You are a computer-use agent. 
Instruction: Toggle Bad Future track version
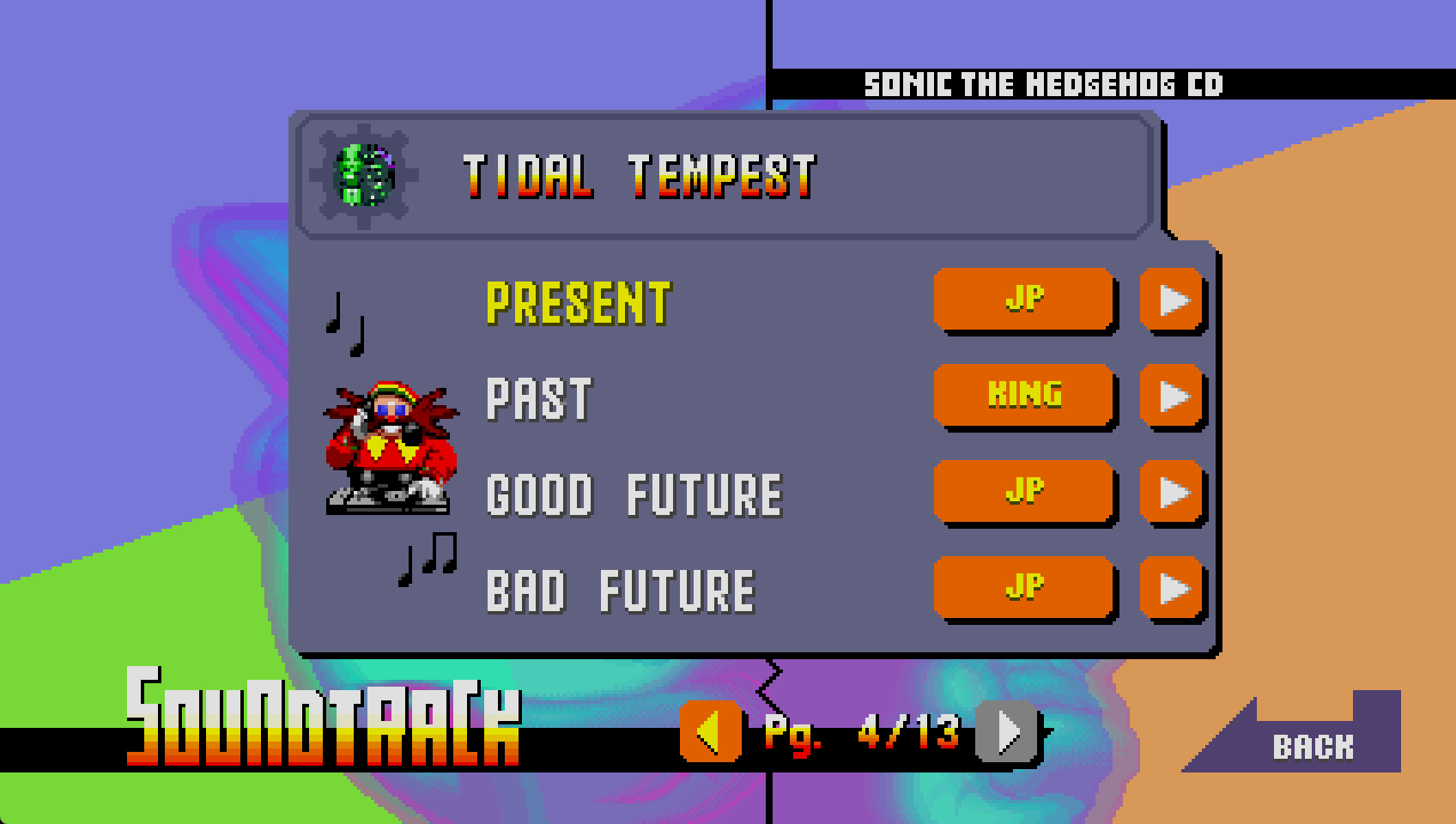(1024, 589)
